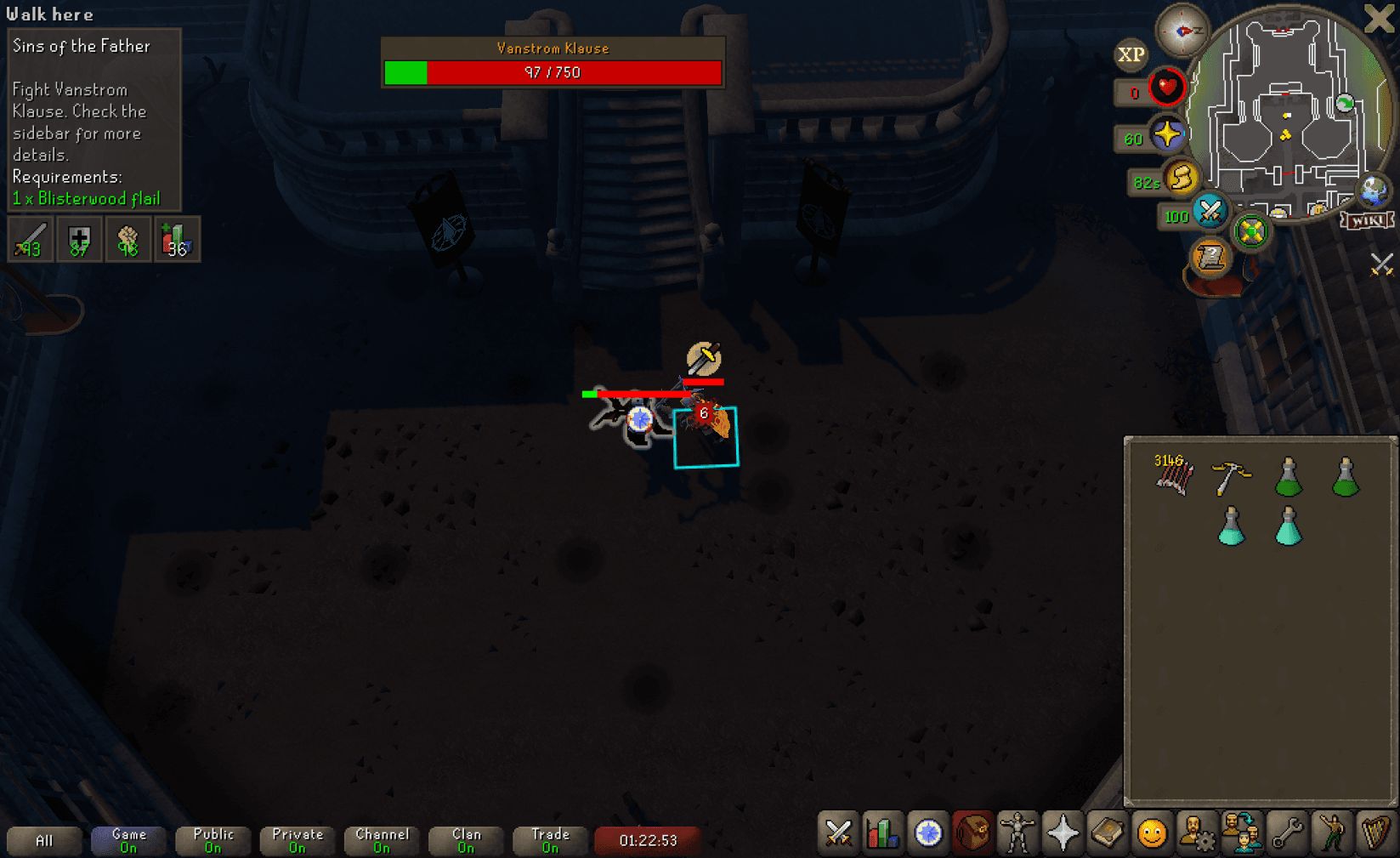Image resolution: width=1400 pixels, height=858 pixels.
Task: Open the prayer tab
Action: click(1064, 834)
